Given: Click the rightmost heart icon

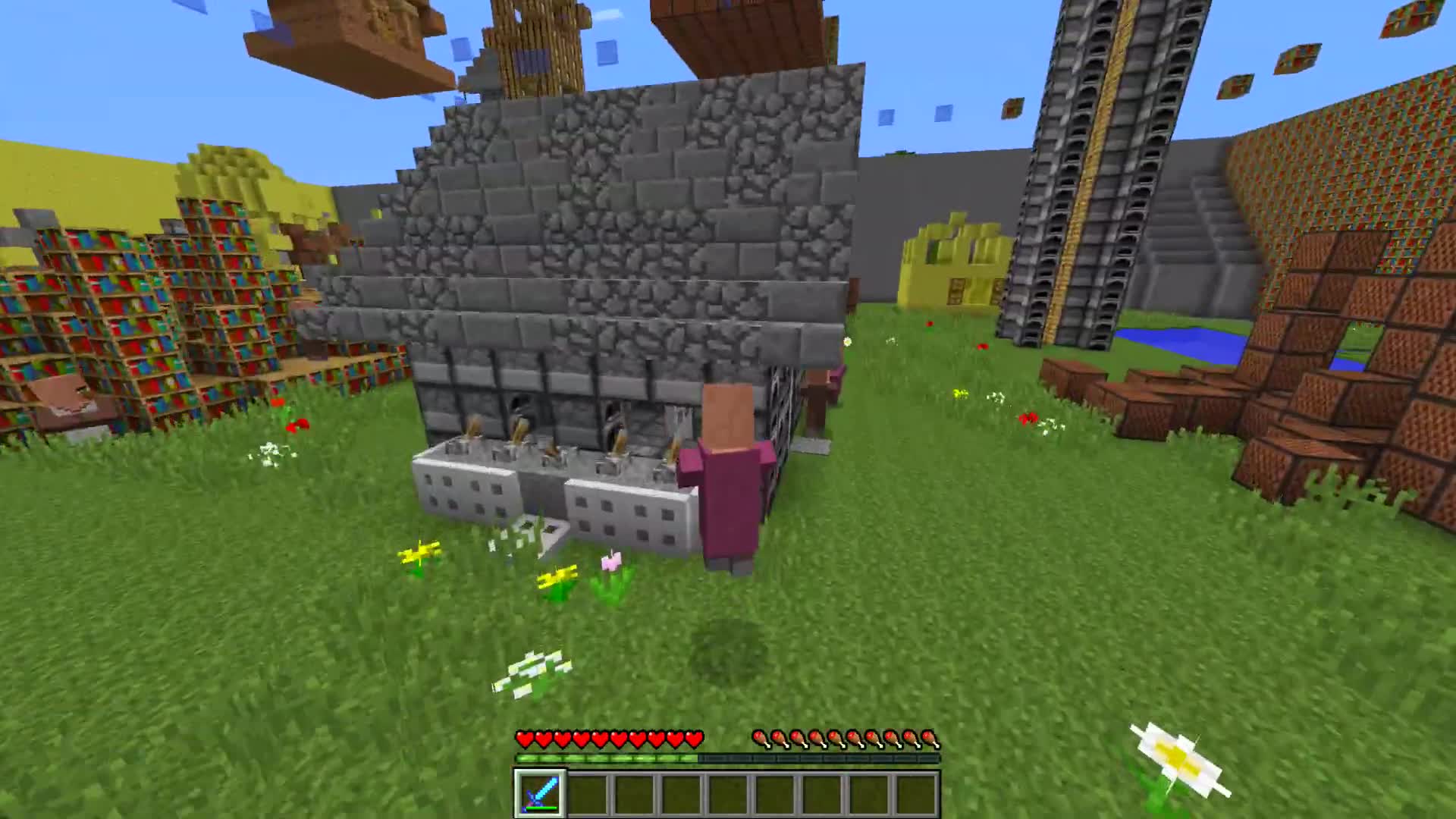Looking at the screenshot, I should [x=692, y=736].
